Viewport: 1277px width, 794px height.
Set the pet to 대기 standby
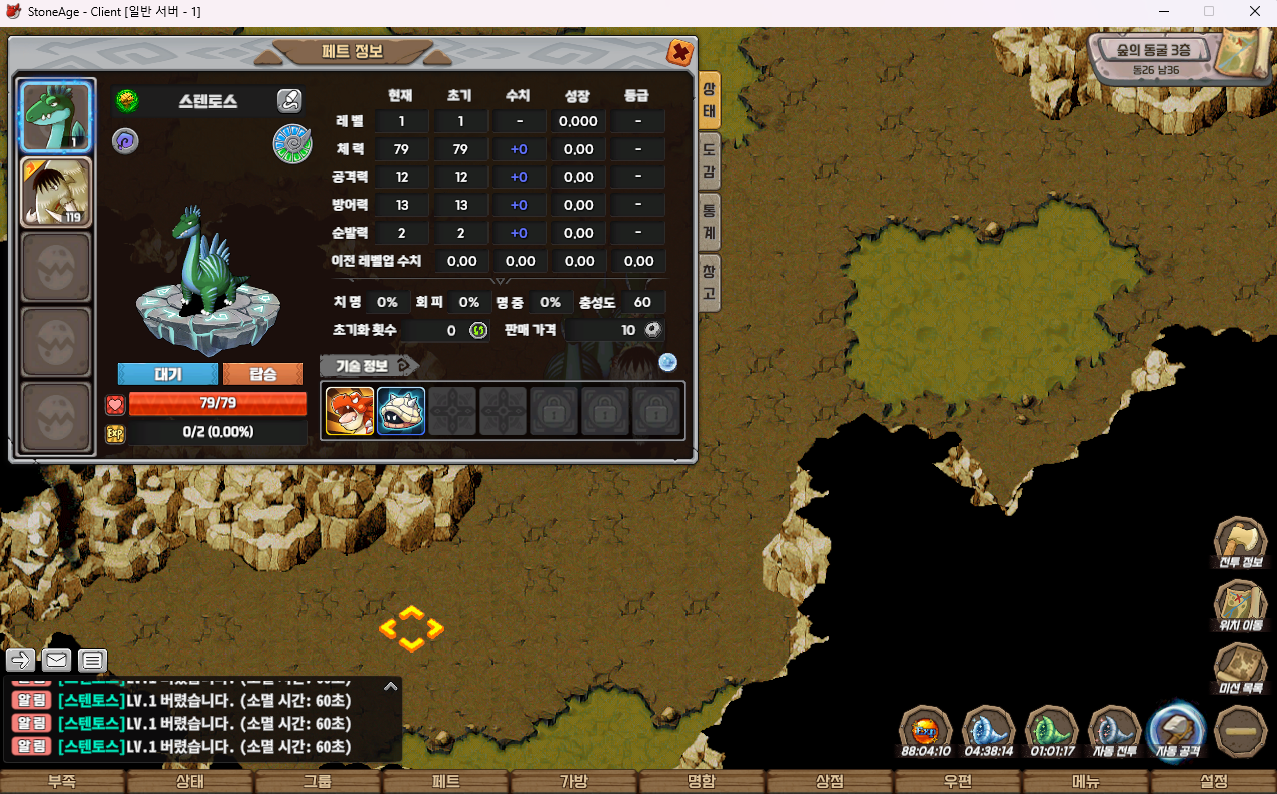tap(167, 374)
